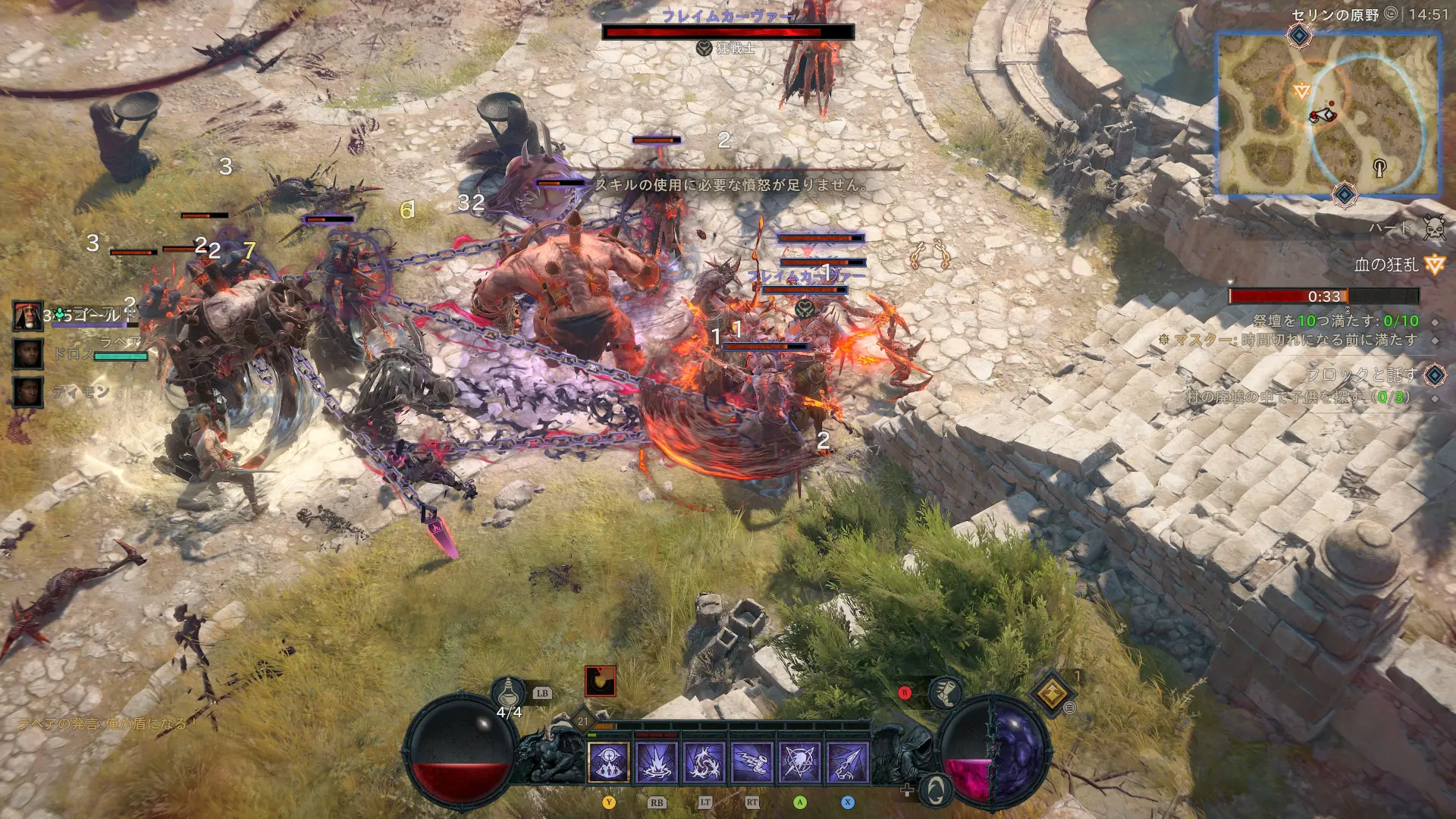Use the charging boot skill

752,762
